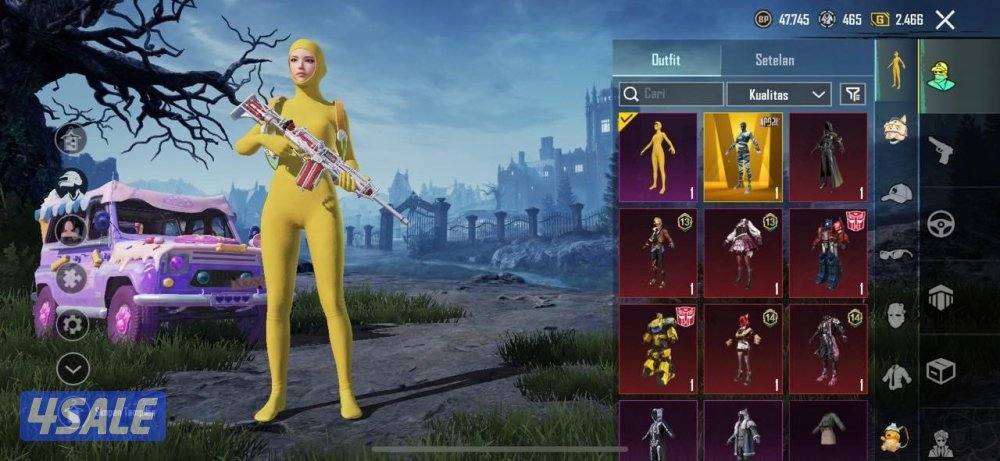Select the black hooded cloak outfit
Image resolution: width=1000 pixels, height=461 pixels.
click(828, 157)
